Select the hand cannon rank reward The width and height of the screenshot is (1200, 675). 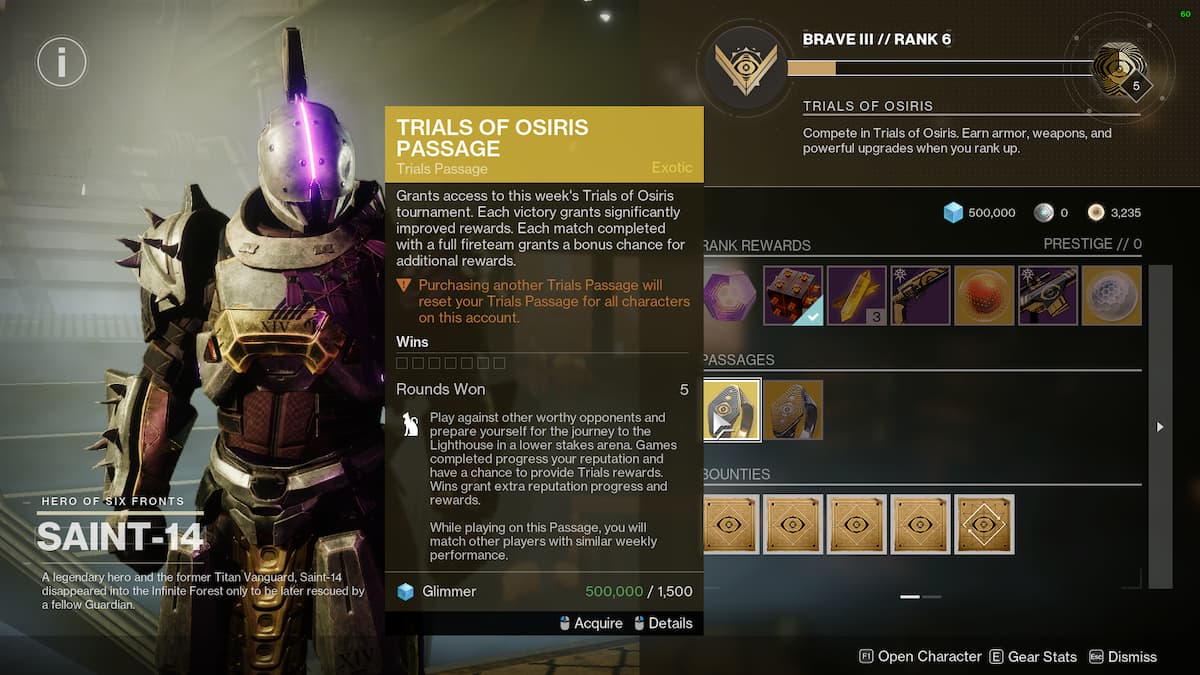(920, 295)
